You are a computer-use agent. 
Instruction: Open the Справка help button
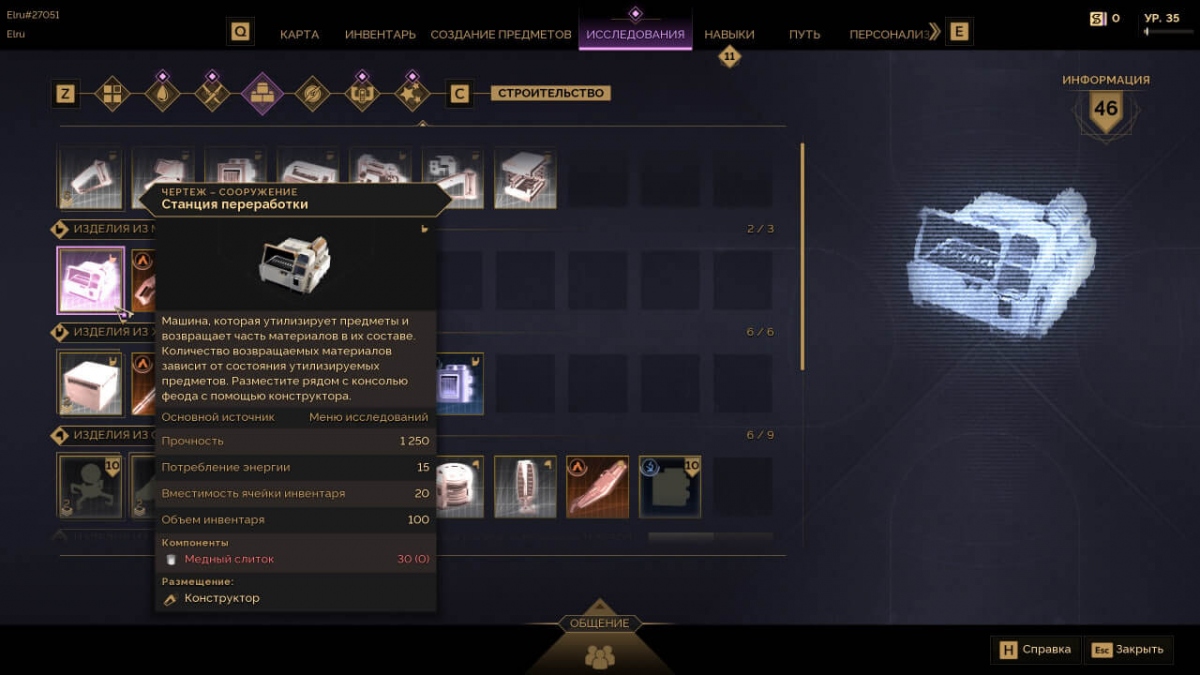coord(1036,649)
